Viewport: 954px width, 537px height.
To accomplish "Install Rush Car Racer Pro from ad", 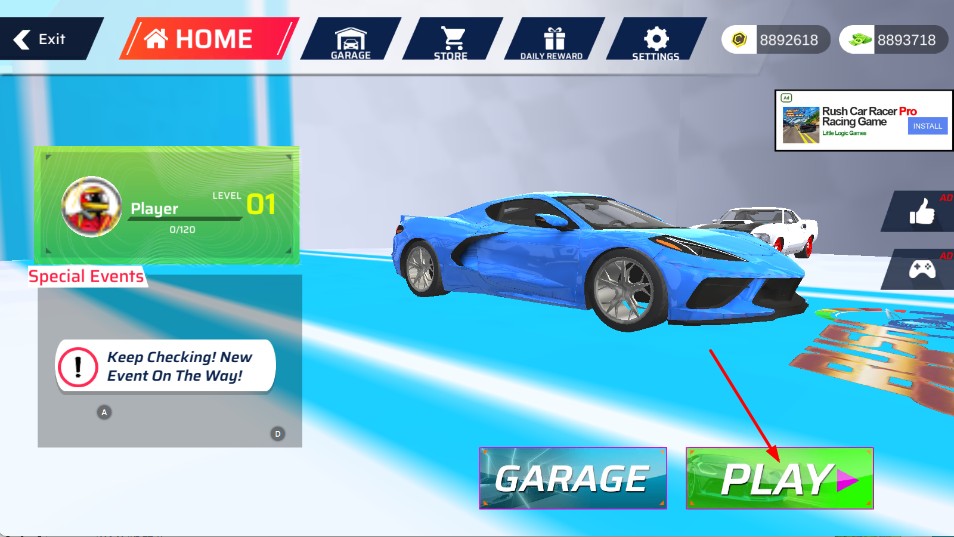I will tap(926, 126).
